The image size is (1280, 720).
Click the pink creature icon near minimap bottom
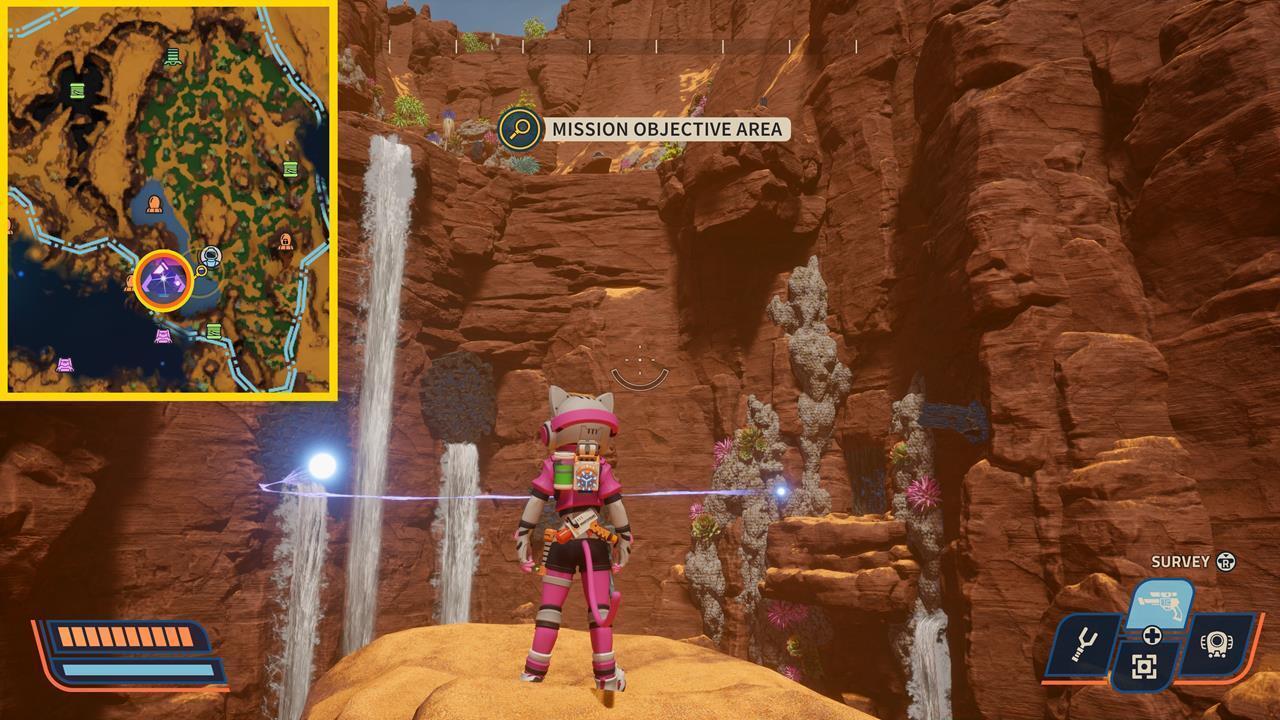point(161,336)
